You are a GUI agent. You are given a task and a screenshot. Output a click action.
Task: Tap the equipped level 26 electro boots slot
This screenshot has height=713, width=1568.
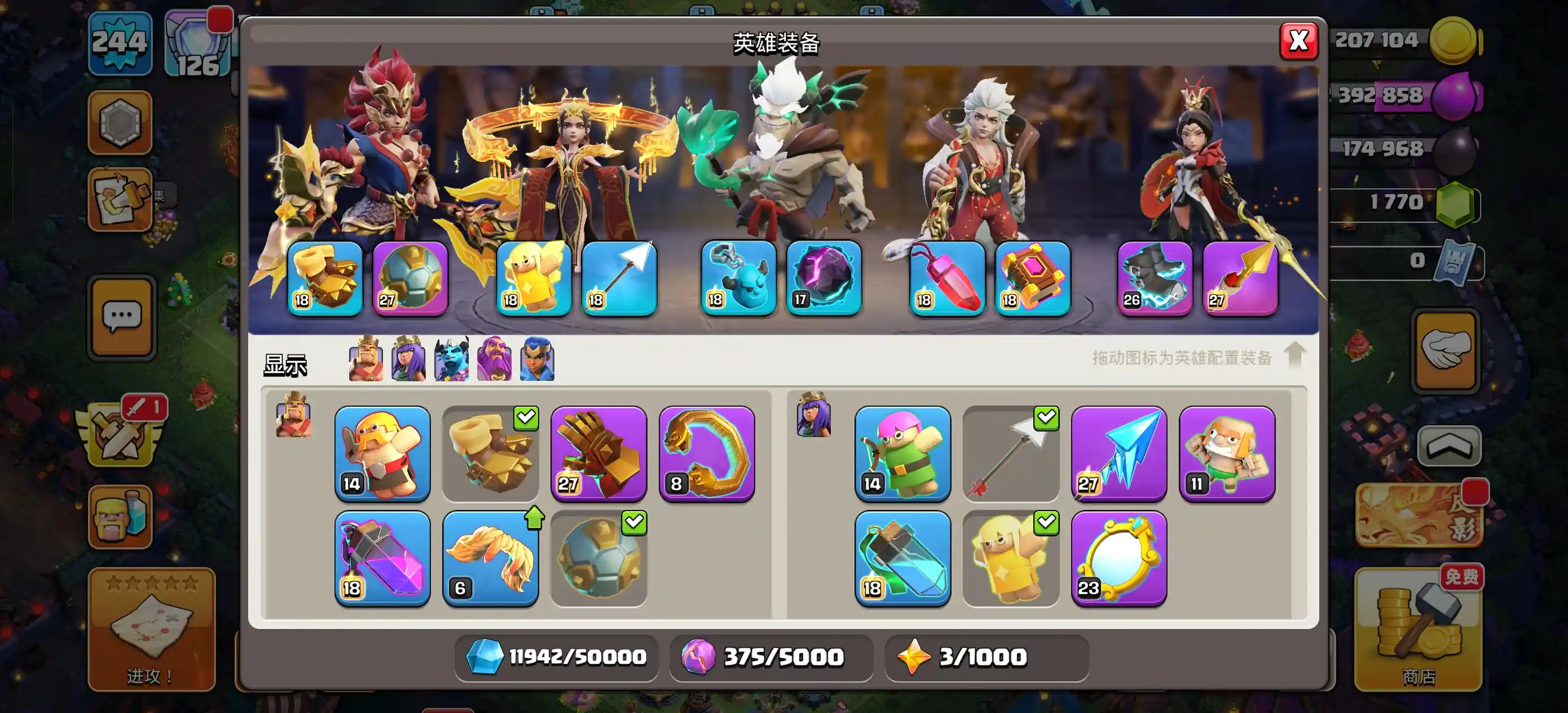[x=1155, y=278]
